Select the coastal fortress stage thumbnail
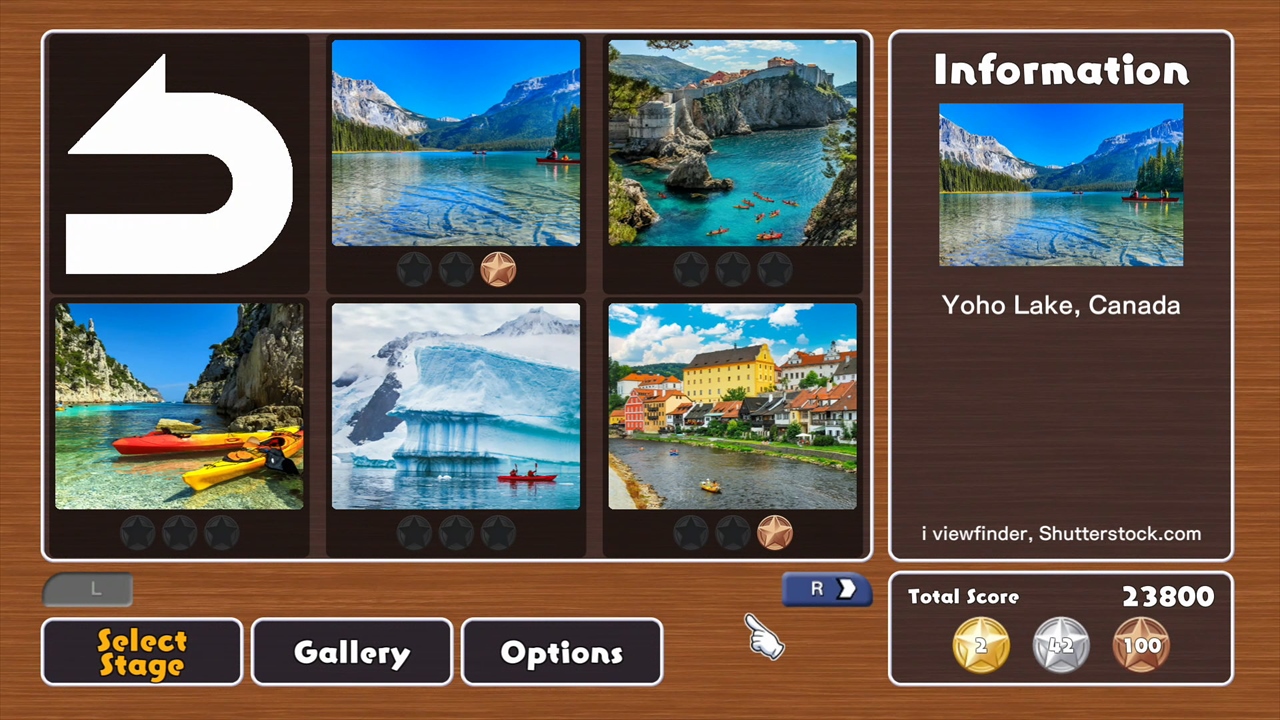The width and height of the screenshot is (1280, 720). (x=732, y=142)
